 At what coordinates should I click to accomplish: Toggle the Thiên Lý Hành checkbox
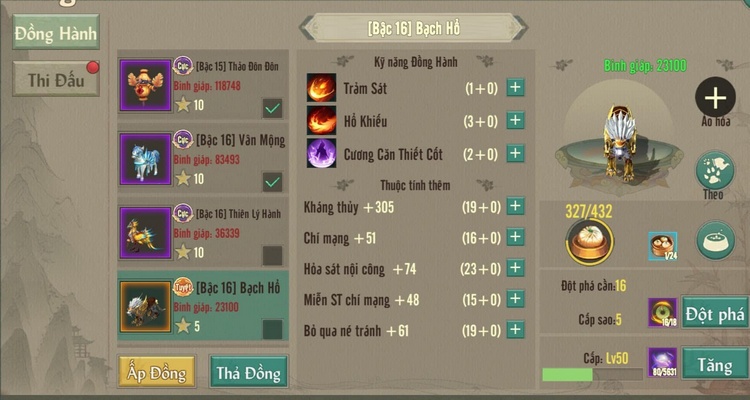click(271, 254)
